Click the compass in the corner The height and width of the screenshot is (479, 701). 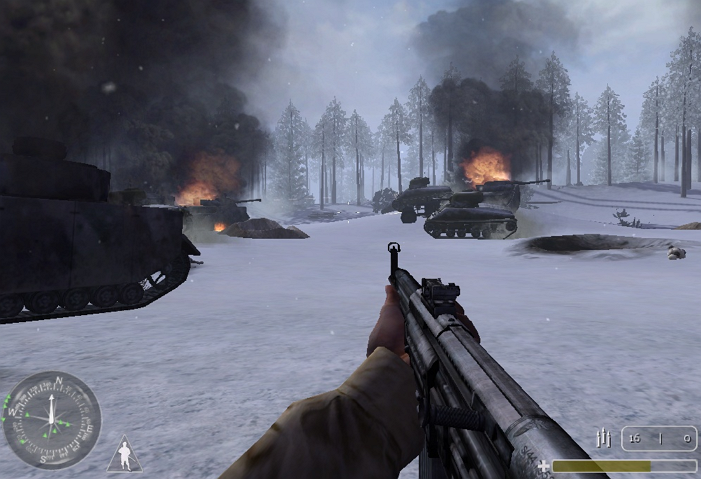[52, 420]
